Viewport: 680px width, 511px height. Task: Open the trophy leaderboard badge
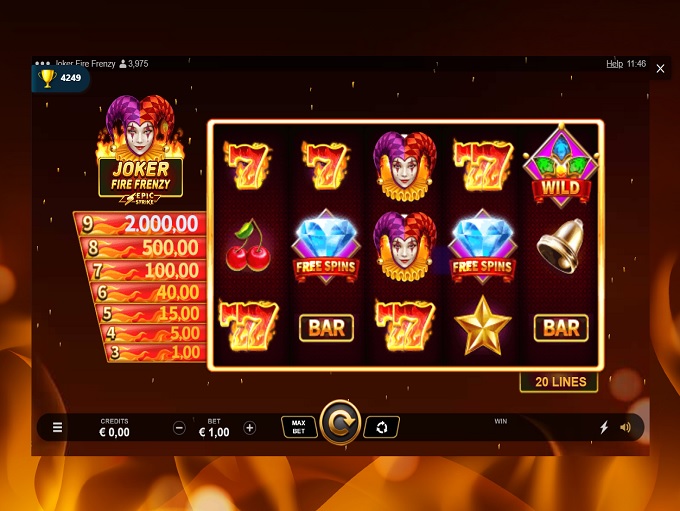60,78
